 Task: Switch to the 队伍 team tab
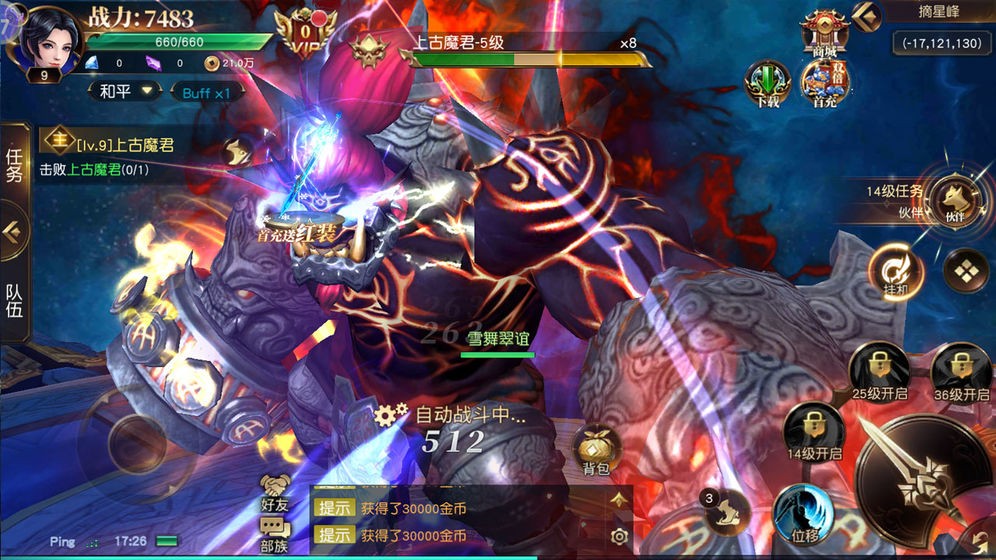coord(14,300)
